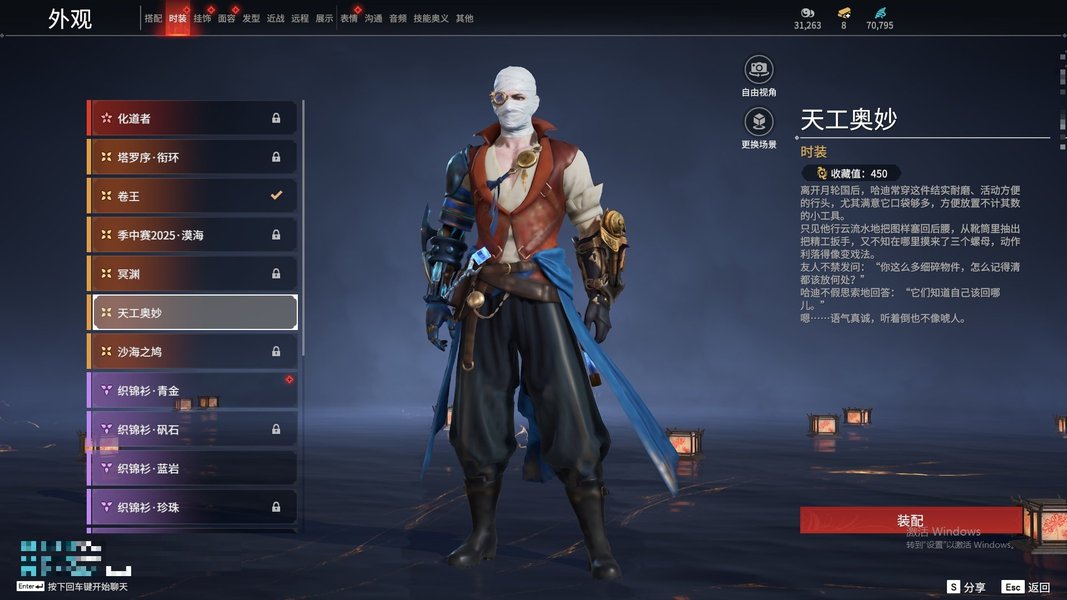Open the 近战 melee tab

point(275,18)
